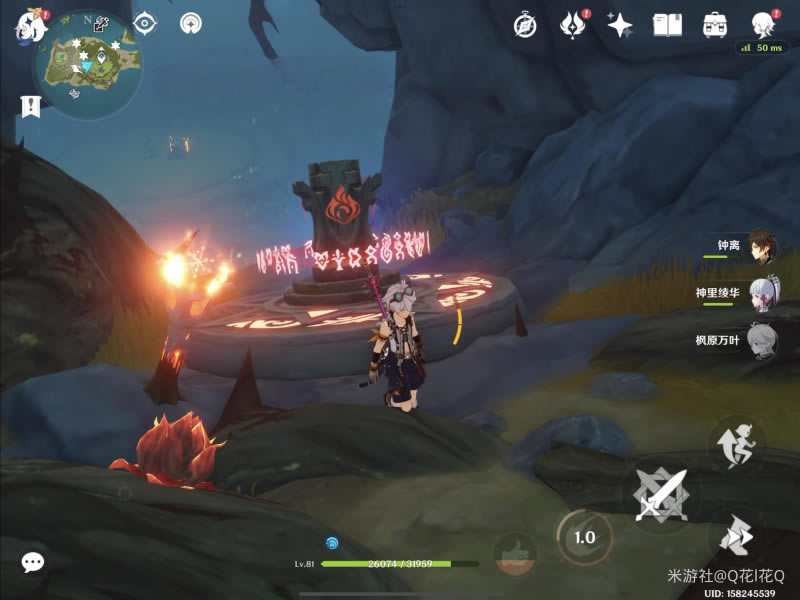Viewport: 800px width, 600px height.
Task: Open the quest log bookmark icon
Action: pos(30,105)
